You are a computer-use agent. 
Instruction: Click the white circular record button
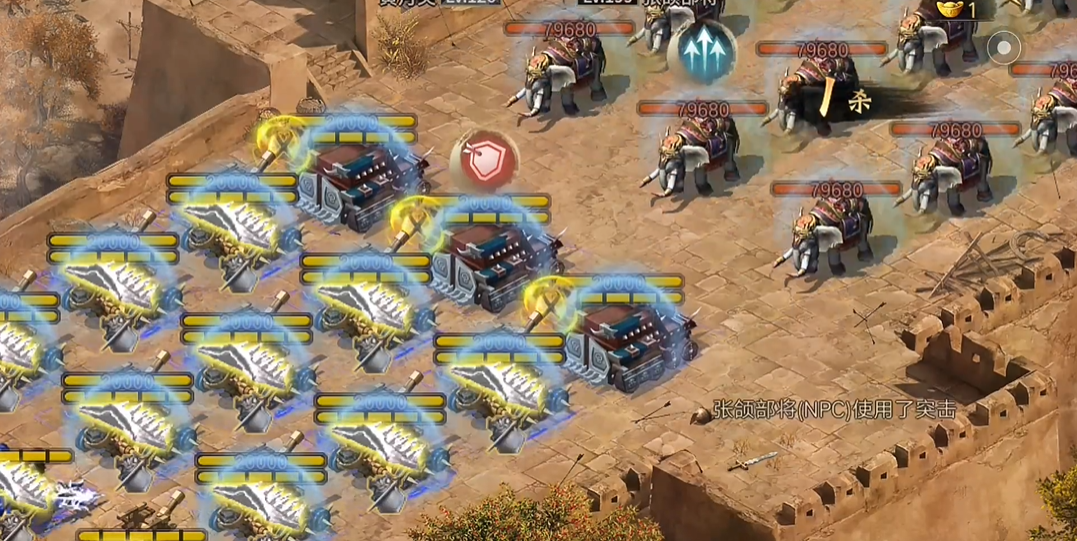[x=1003, y=46]
